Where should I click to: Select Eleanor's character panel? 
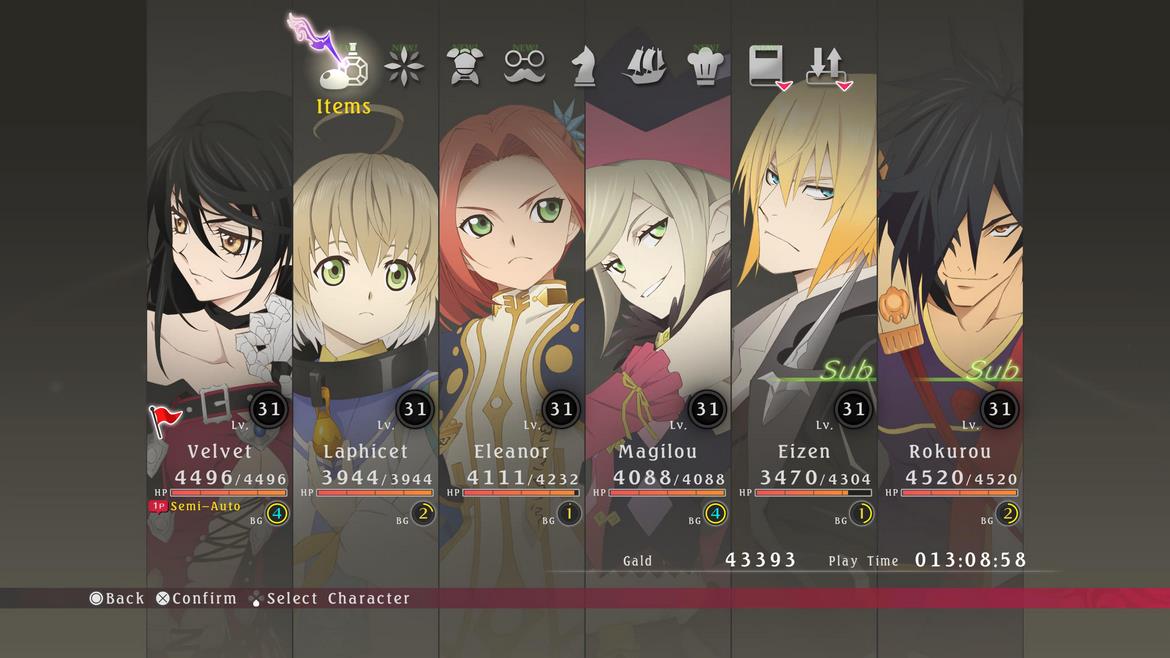point(512,300)
